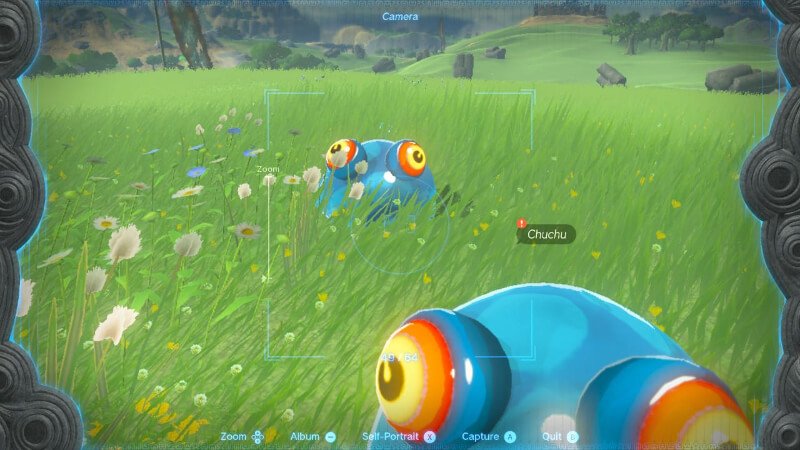The width and height of the screenshot is (800, 450).
Task: Adjust the vertical Zoom slider
Action: pyautogui.click(x=268, y=230)
